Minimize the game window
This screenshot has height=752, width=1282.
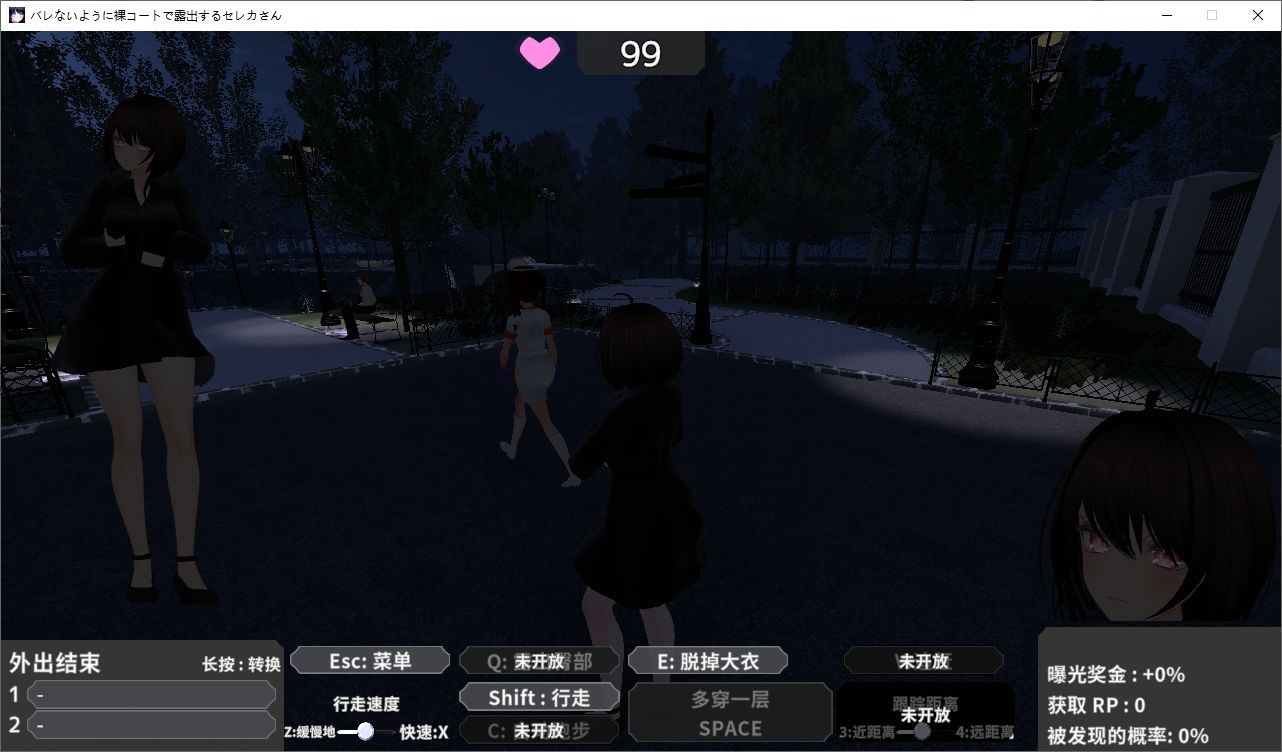click(1166, 15)
